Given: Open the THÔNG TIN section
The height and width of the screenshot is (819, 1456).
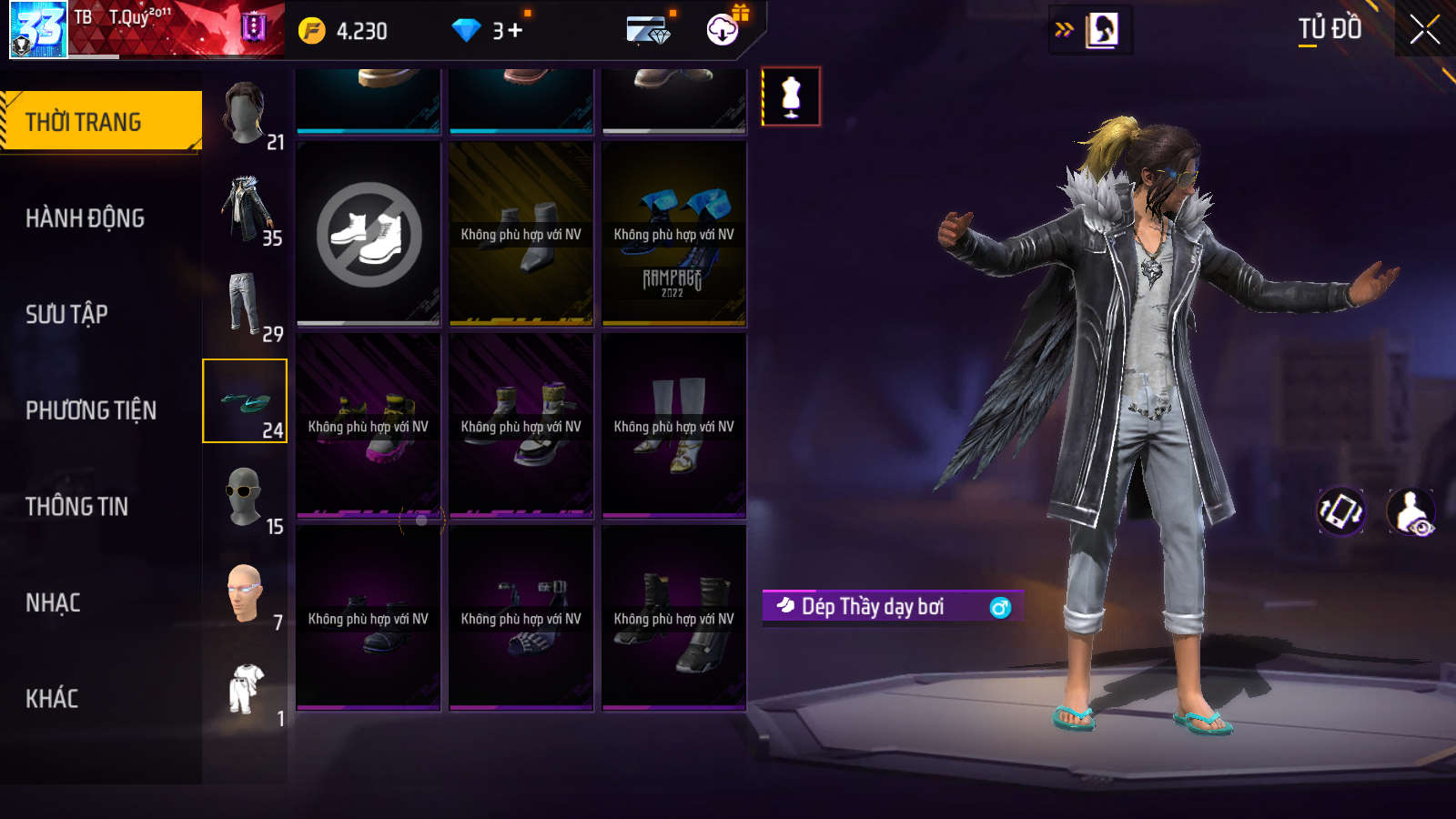Looking at the screenshot, I should pyautogui.click(x=77, y=507).
